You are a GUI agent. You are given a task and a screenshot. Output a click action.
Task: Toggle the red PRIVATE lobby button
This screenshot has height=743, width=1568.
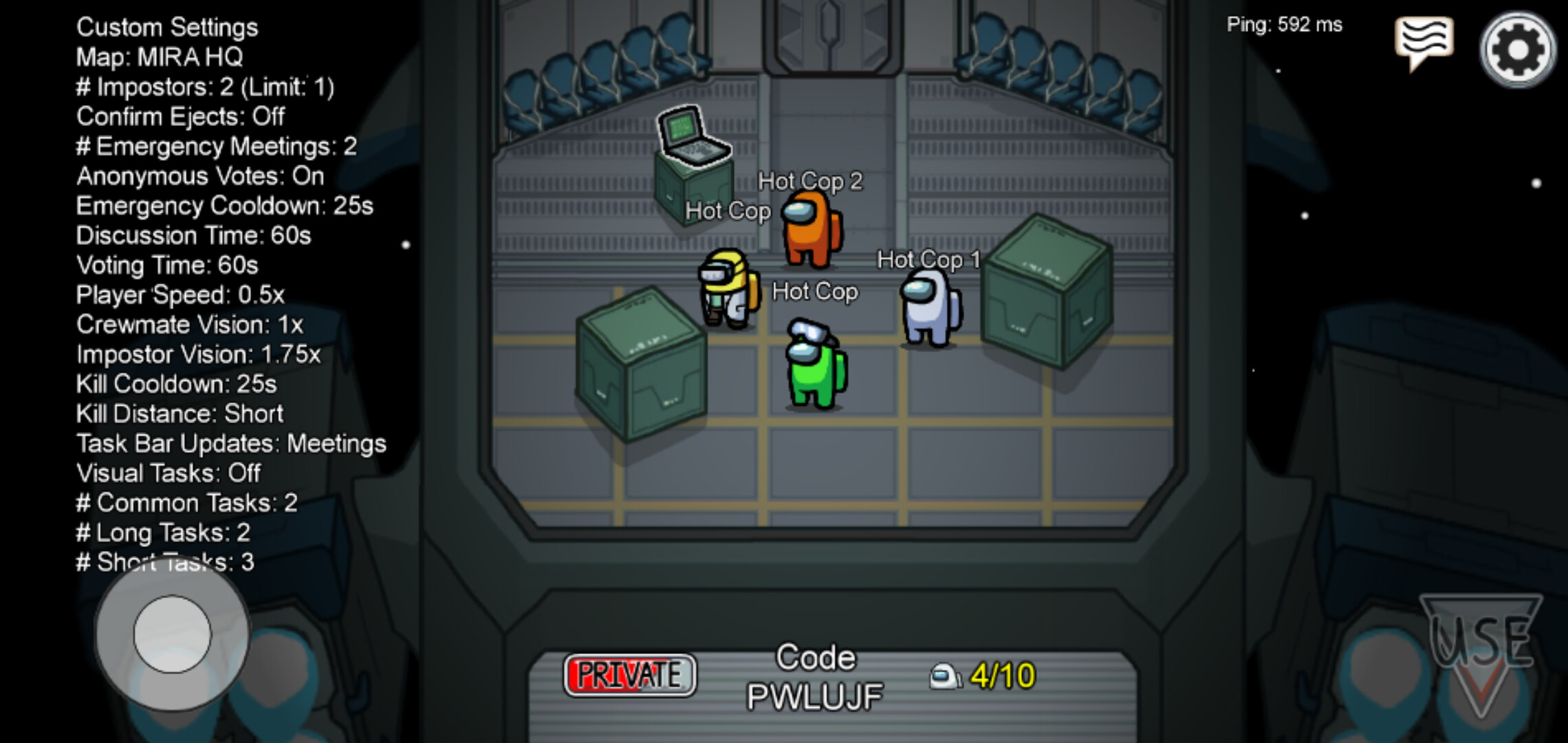[x=629, y=675]
